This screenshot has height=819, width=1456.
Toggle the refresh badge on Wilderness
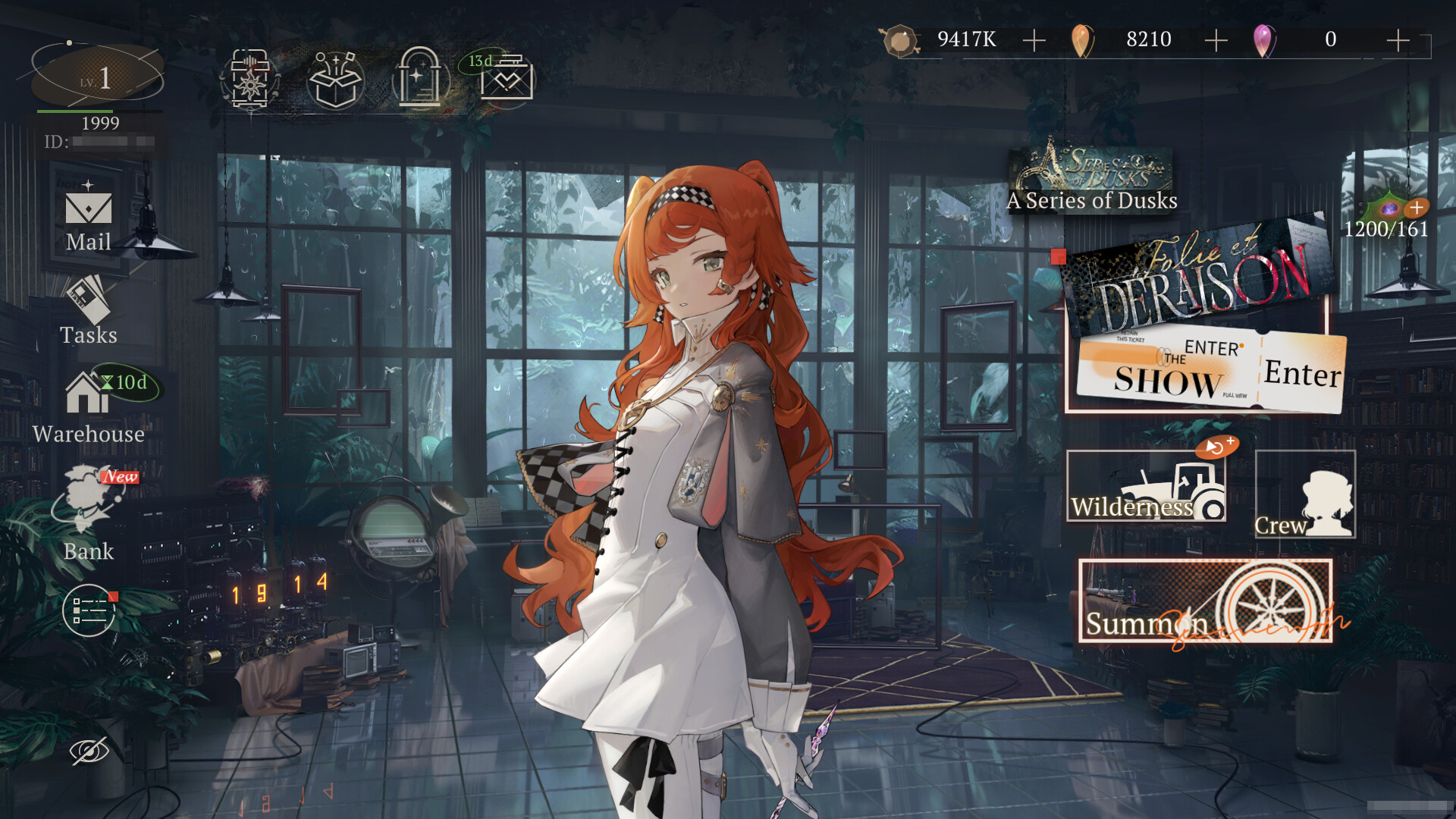pos(1216,449)
